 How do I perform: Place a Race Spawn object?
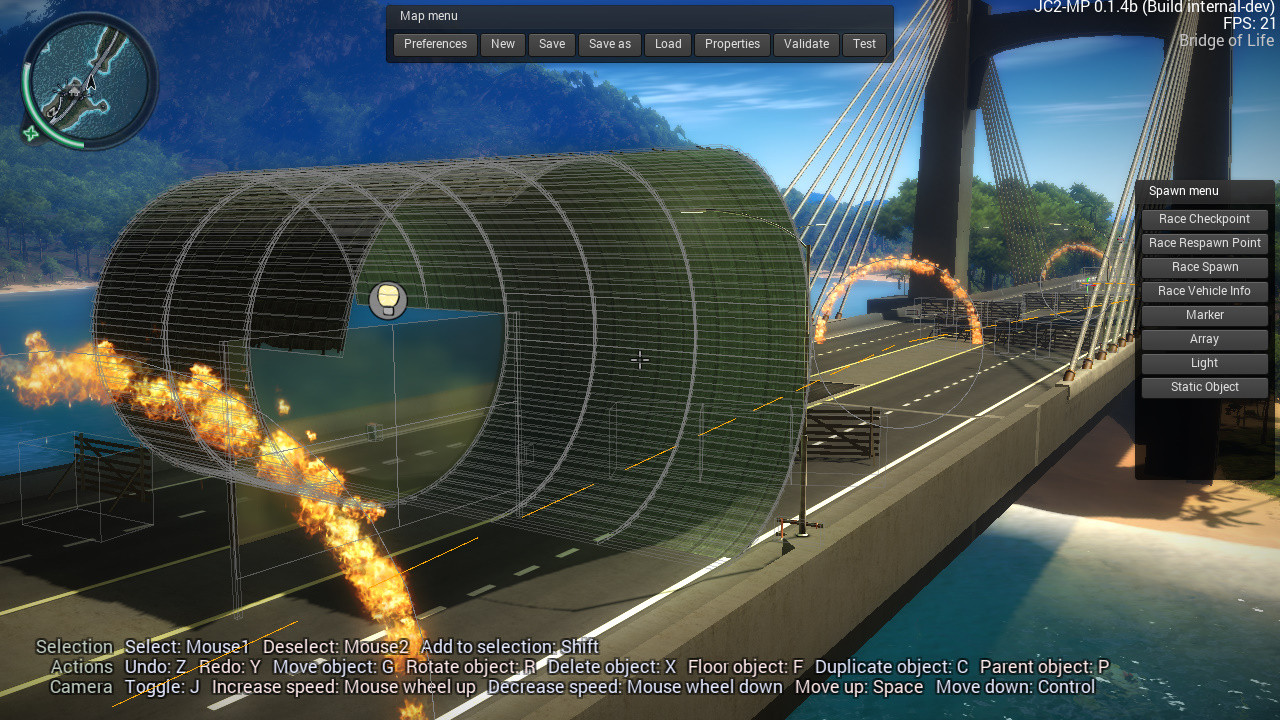(x=1204, y=267)
